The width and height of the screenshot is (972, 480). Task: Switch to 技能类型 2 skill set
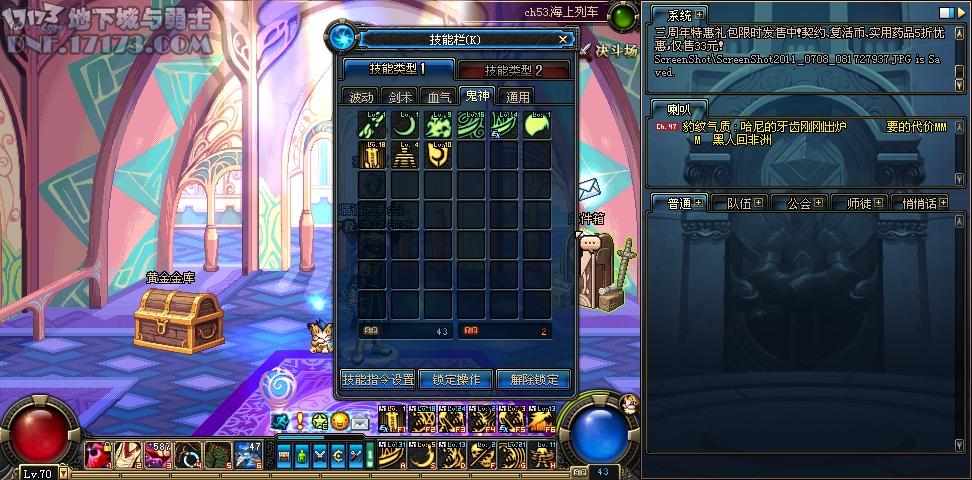[513, 70]
